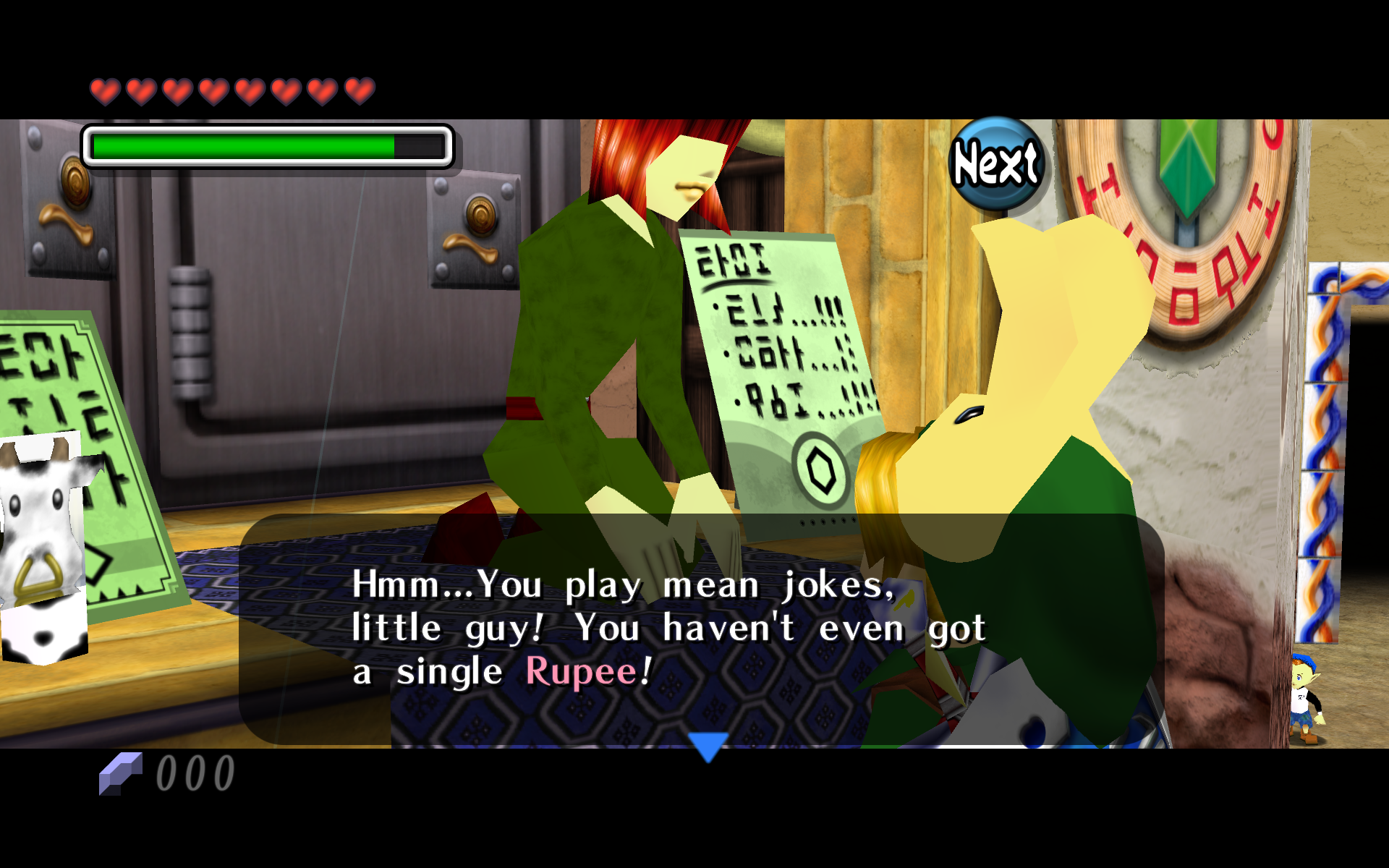
Task: Advance dialogue with the blue down arrow
Action: tap(708, 746)
